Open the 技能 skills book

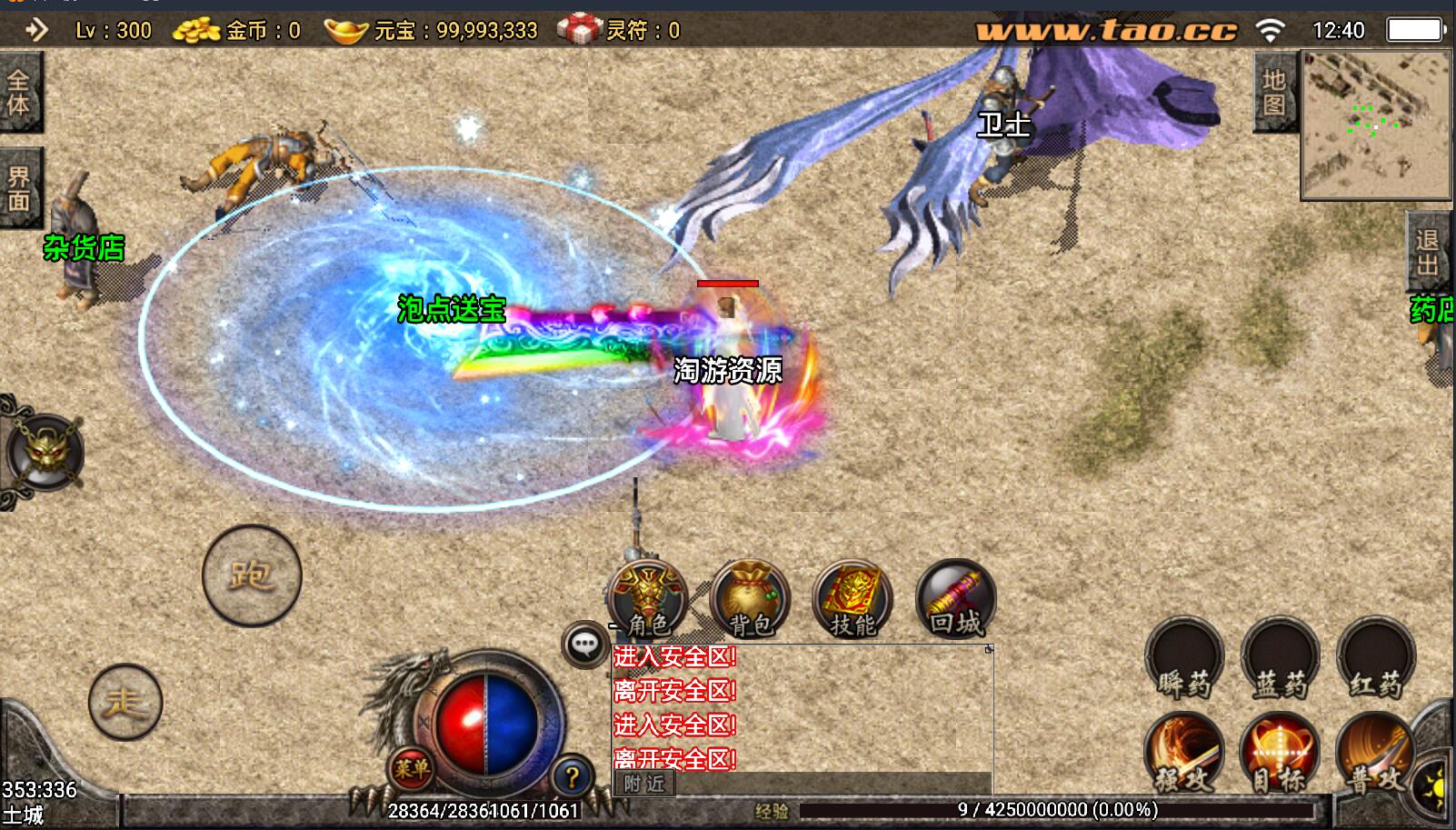tap(853, 599)
